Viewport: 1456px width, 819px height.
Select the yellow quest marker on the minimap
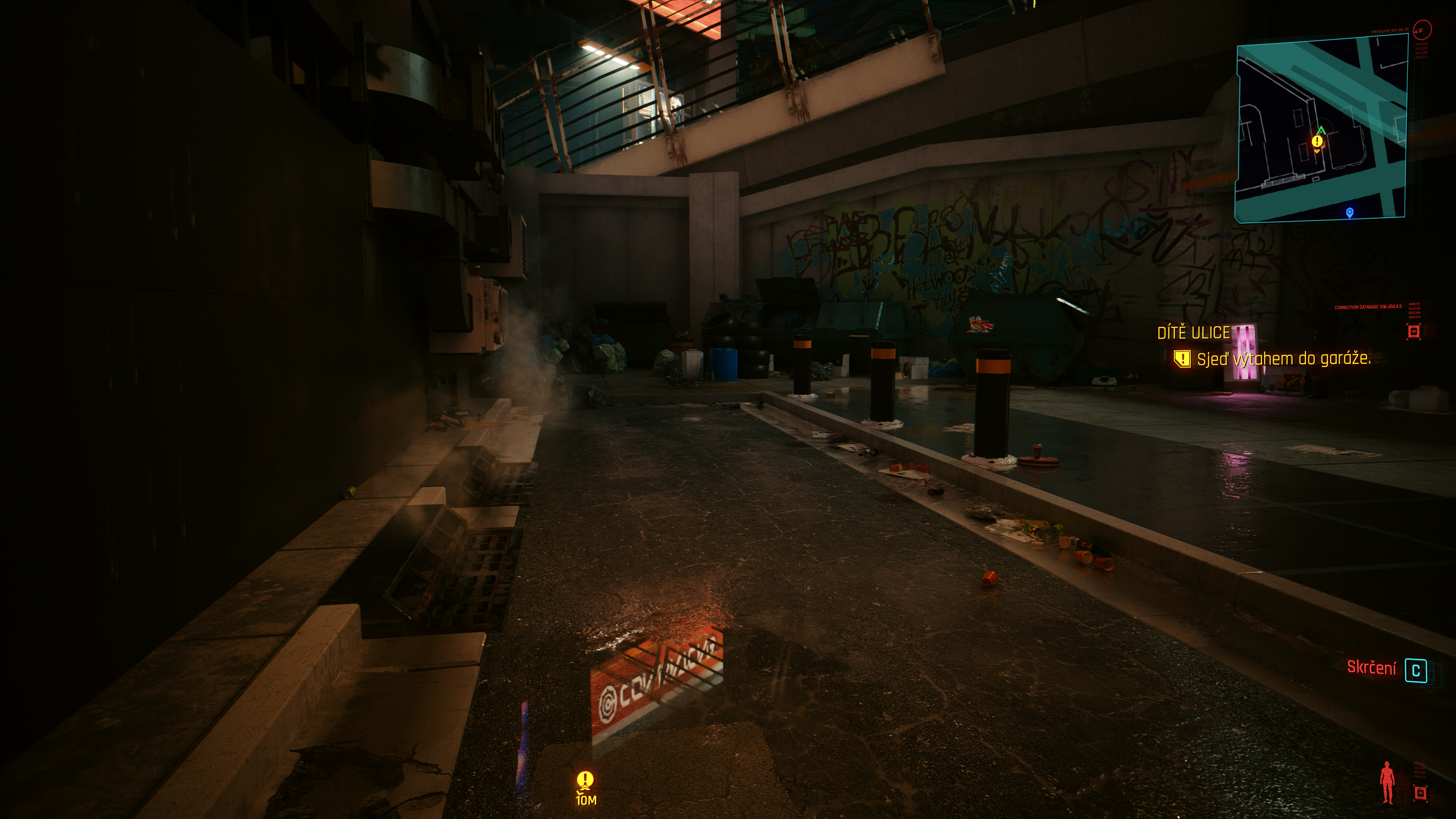(x=1317, y=141)
